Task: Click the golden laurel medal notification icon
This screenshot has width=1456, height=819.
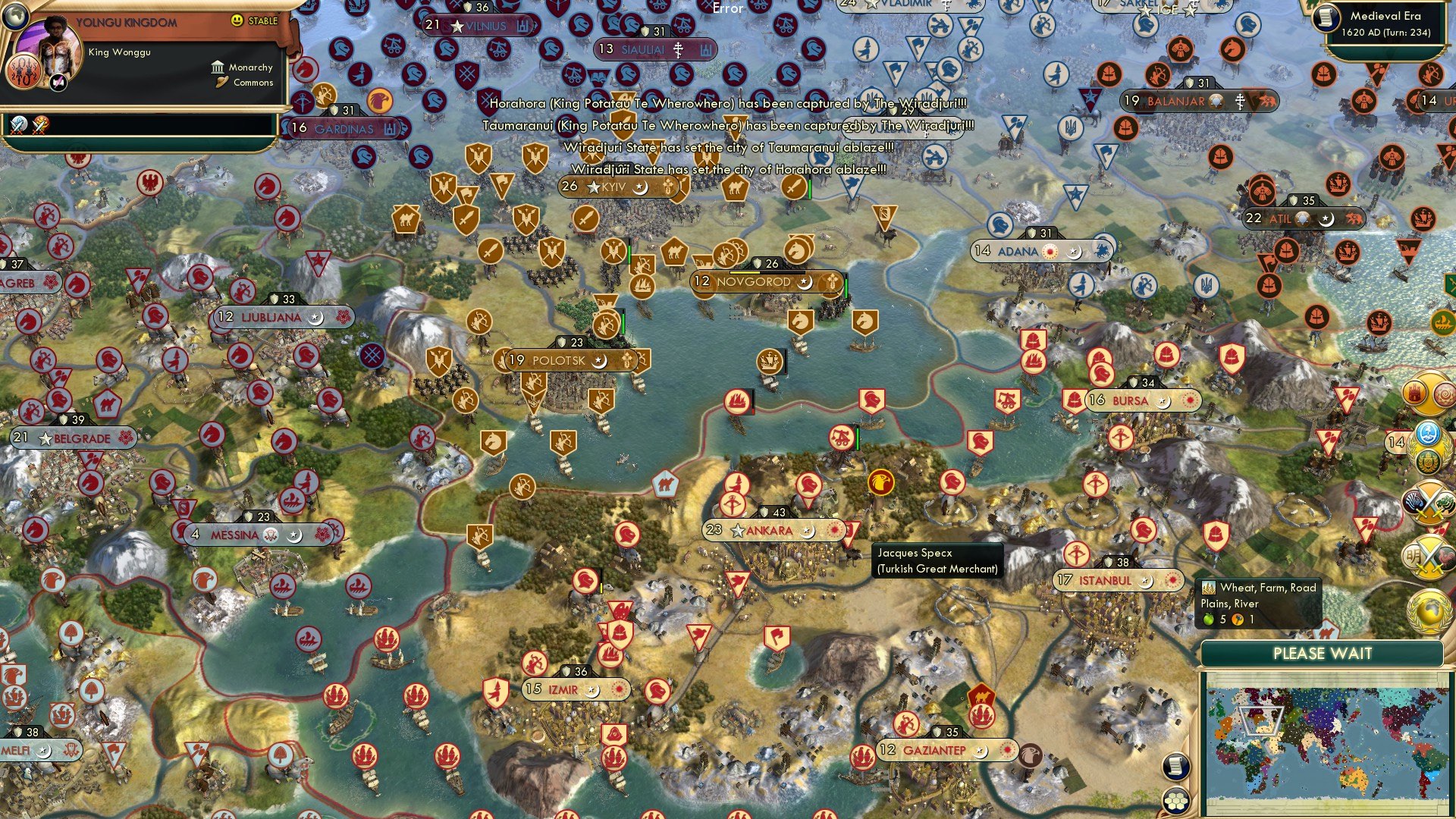Action: click(1429, 461)
